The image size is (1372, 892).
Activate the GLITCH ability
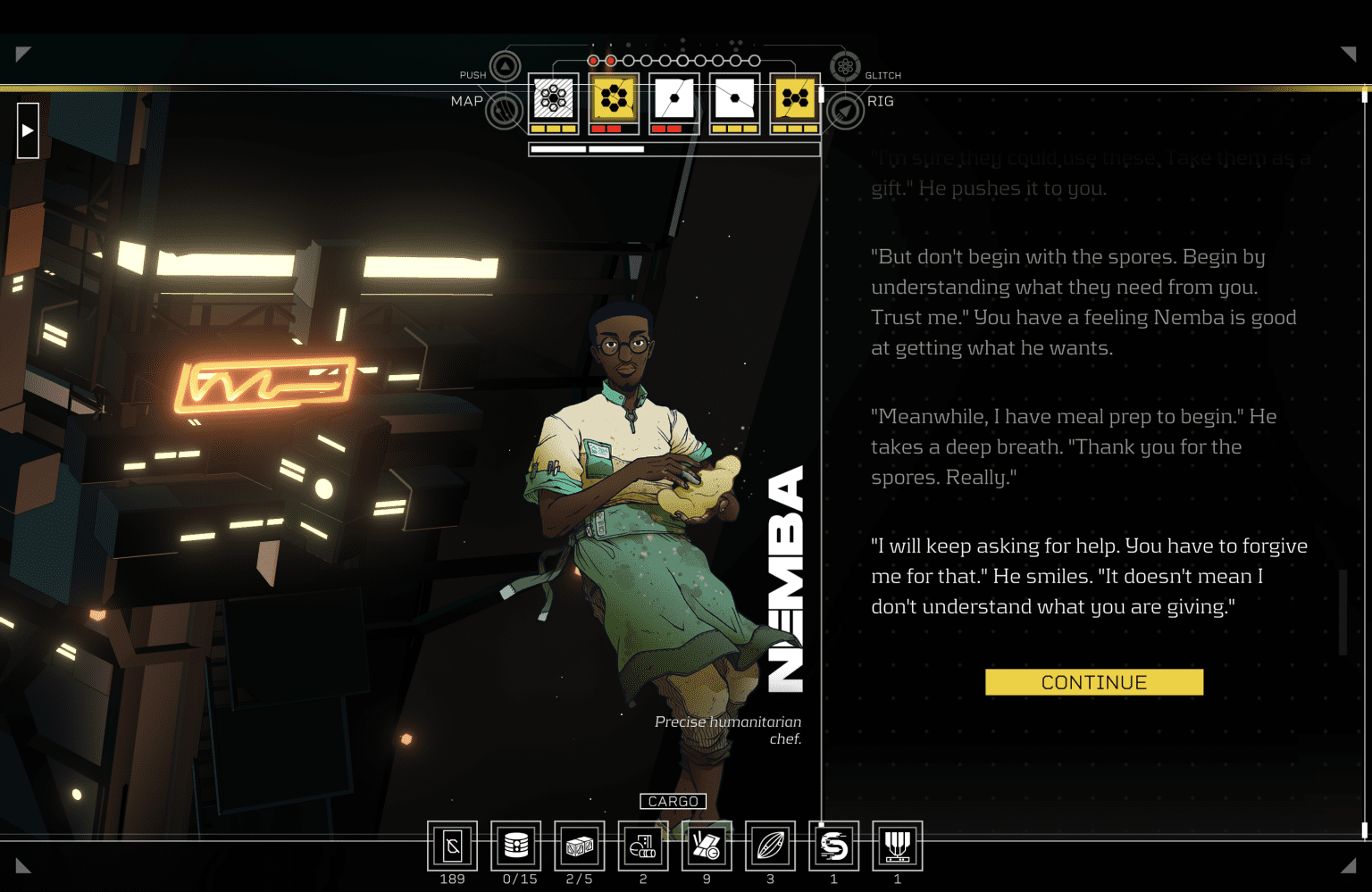tap(845, 67)
